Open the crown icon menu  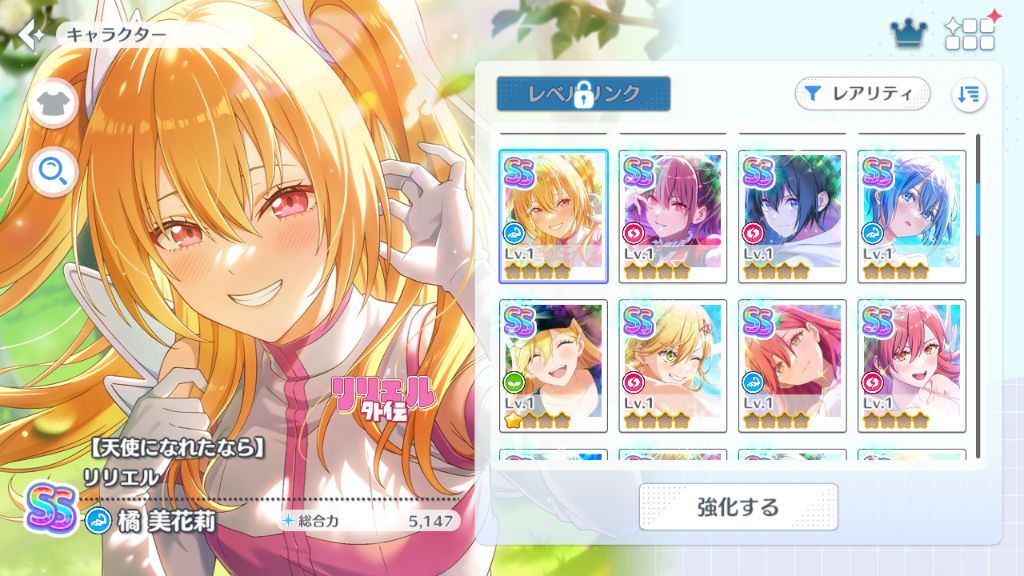point(910,34)
